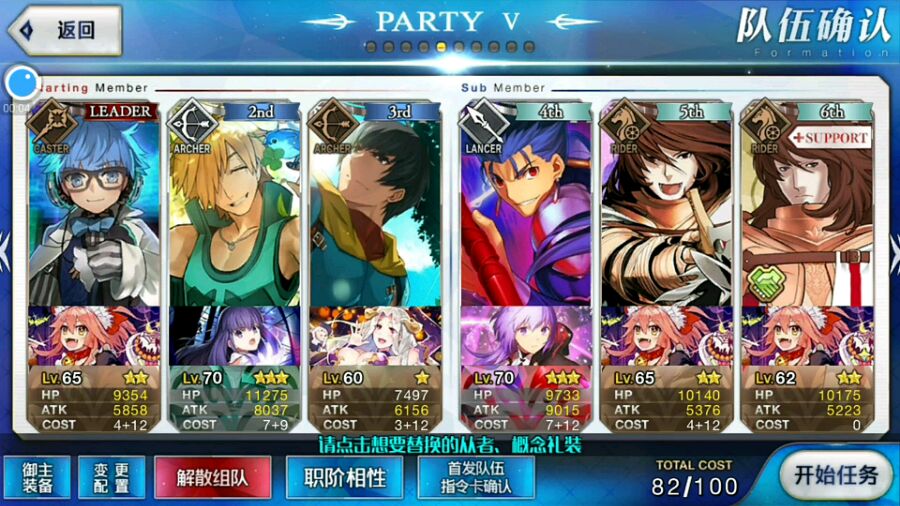The image size is (900, 506).
Task: Select the 3rd slot dark-haired Archer card
Action: click(x=374, y=210)
